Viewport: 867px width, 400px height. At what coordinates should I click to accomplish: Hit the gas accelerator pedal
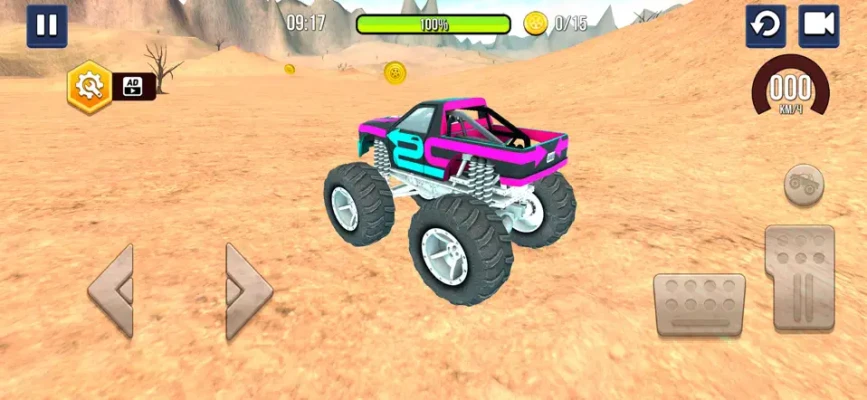coord(799,278)
